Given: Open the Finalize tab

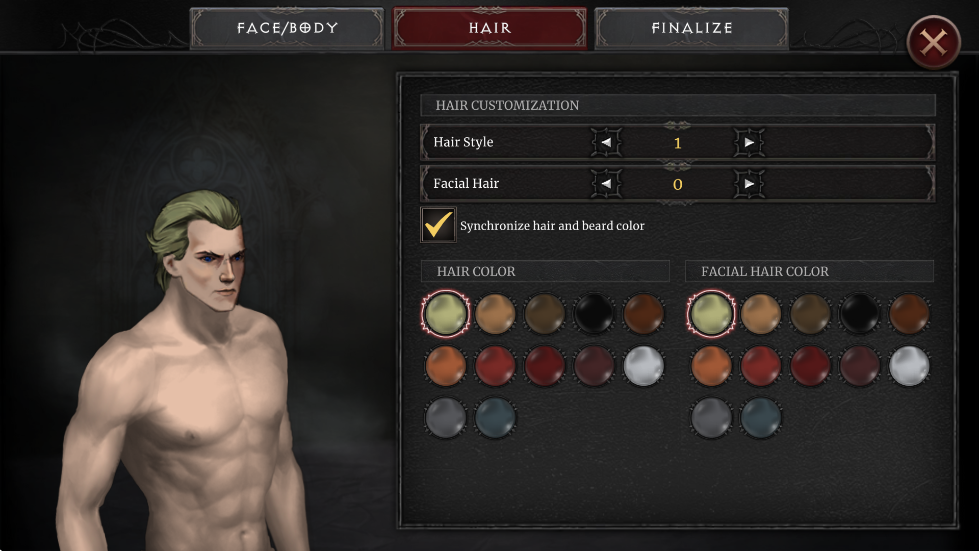Looking at the screenshot, I should point(691,28).
